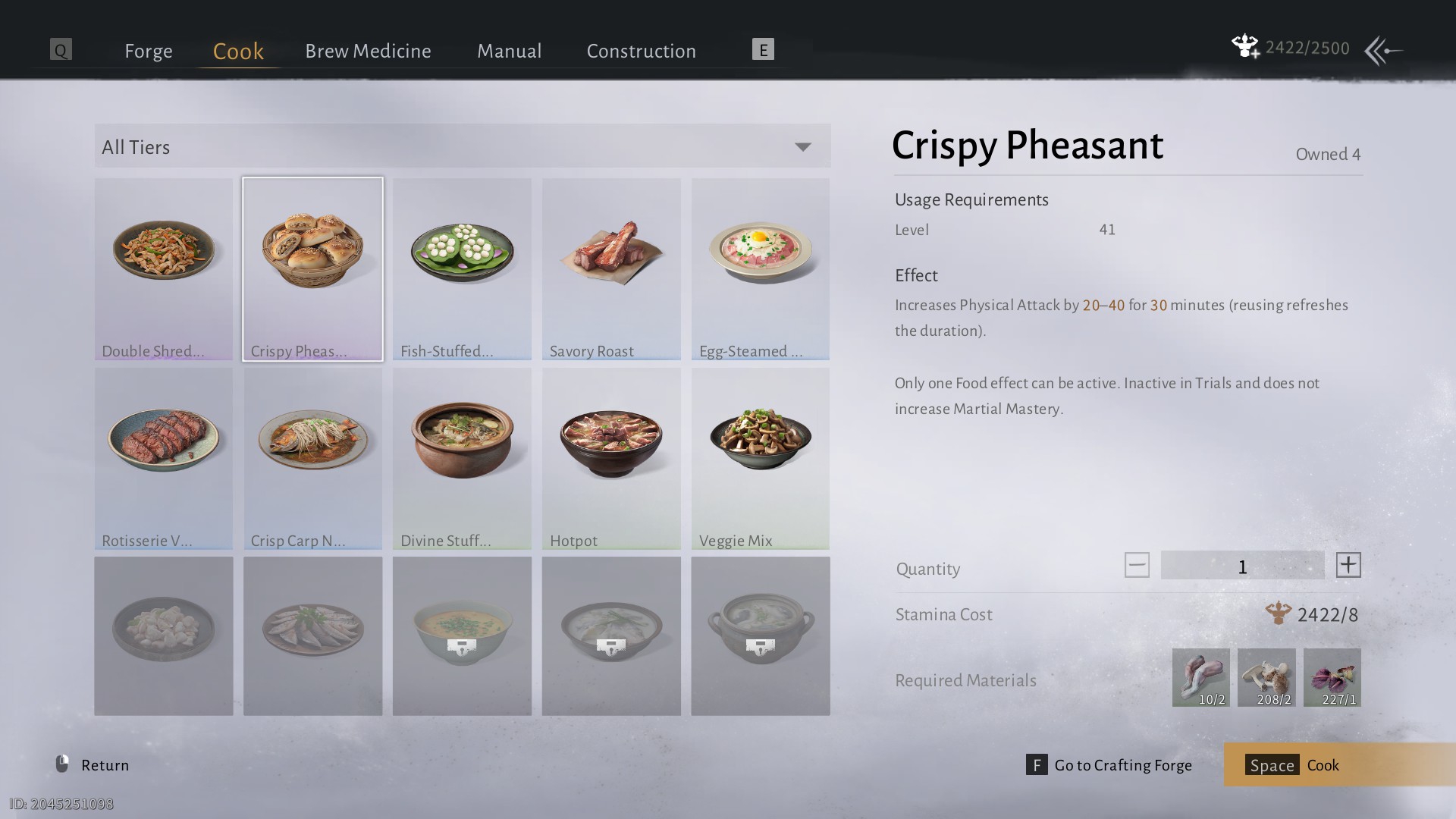Switch to the Forge tab

pyautogui.click(x=149, y=51)
